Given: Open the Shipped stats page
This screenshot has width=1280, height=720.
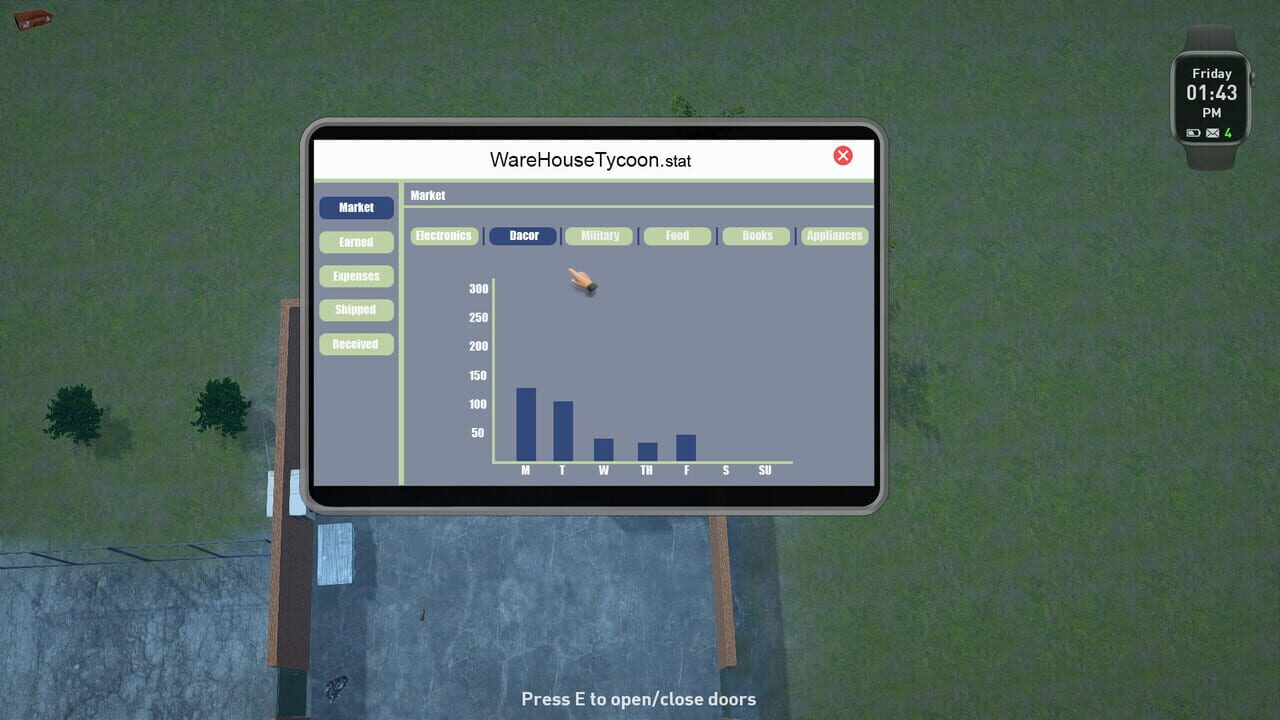Looking at the screenshot, I should tap(356, 309).
